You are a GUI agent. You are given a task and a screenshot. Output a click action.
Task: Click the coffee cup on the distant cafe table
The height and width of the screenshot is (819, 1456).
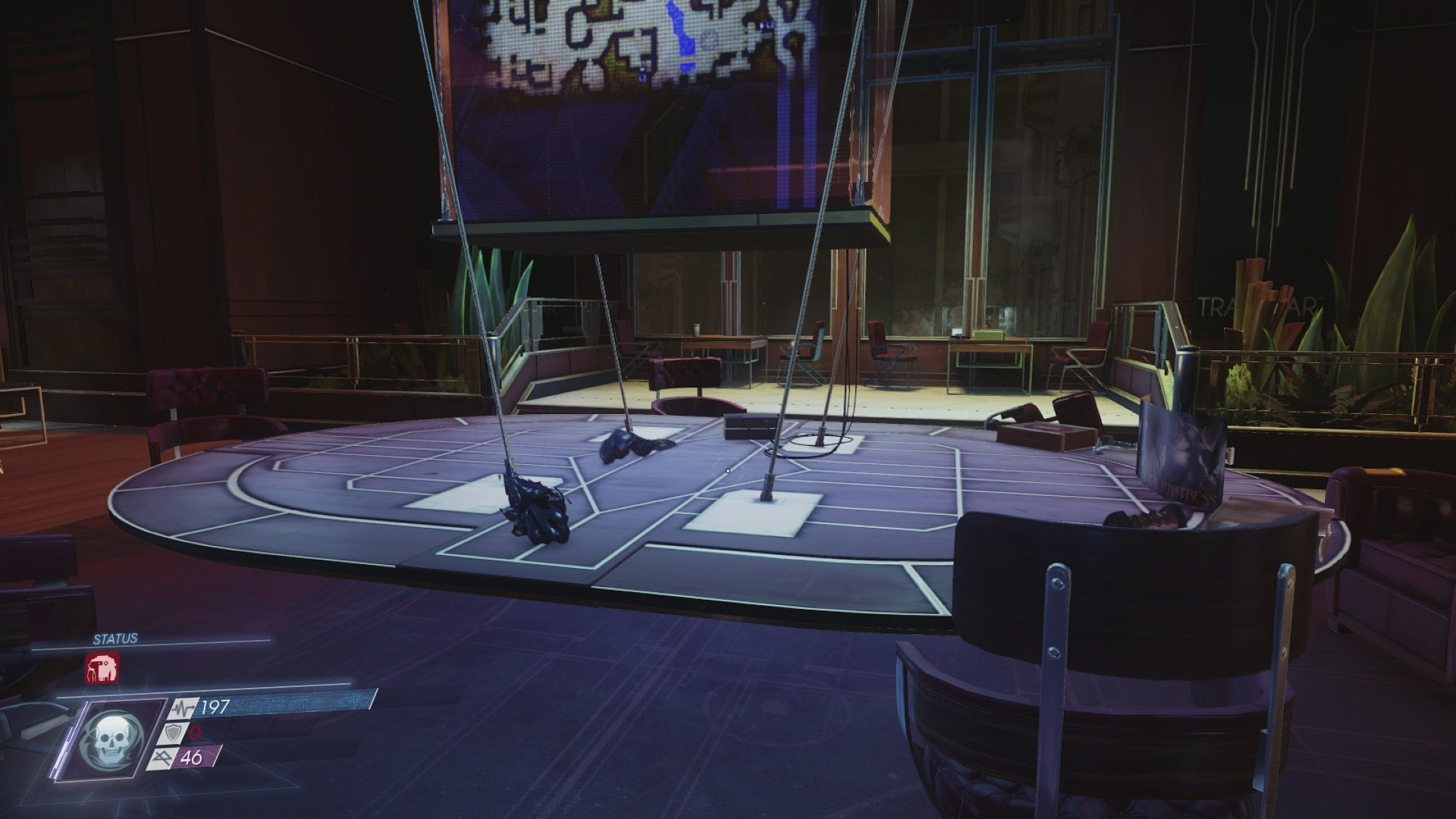[x=695, y=329]
